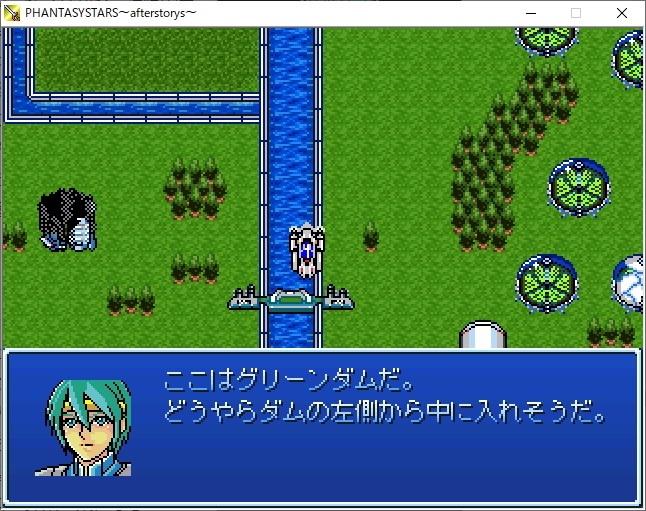Image resolution: width=646 pixels, height=511 pixels.
Task: Close the PHANTASYSTARS game window
Action: tap(622, 13)
